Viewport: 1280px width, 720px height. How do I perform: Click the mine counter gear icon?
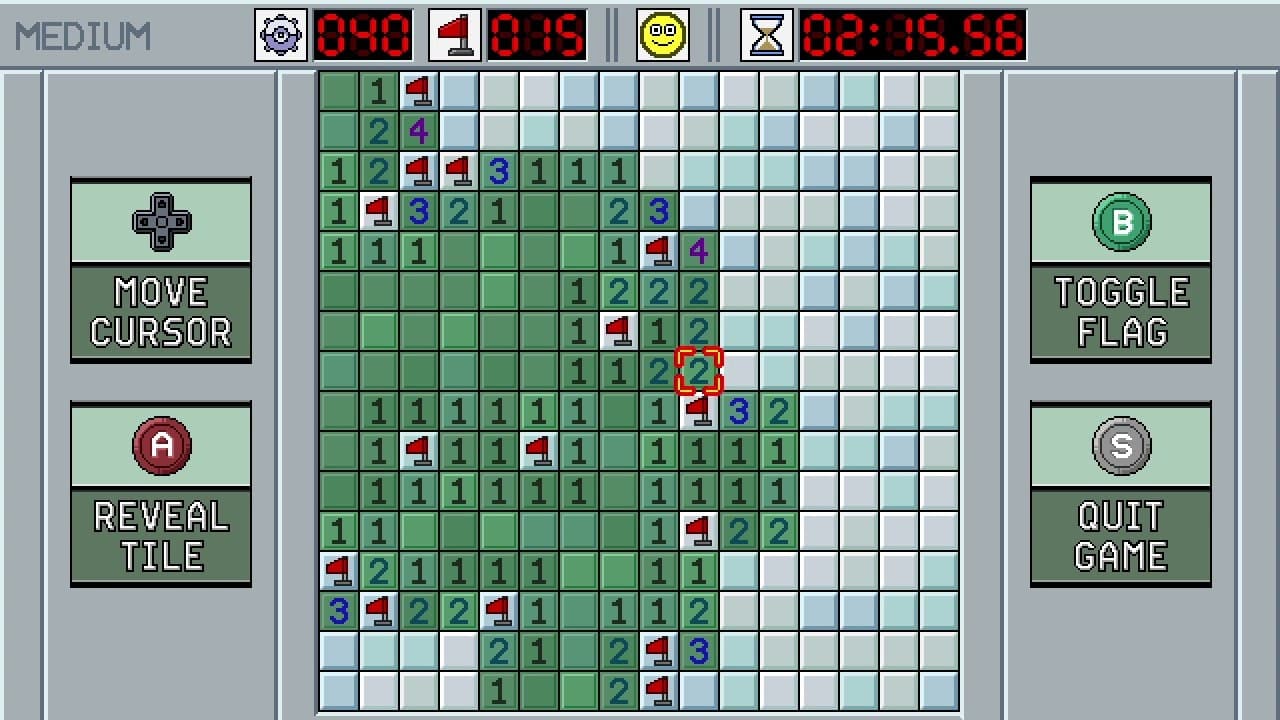(279, 33)
